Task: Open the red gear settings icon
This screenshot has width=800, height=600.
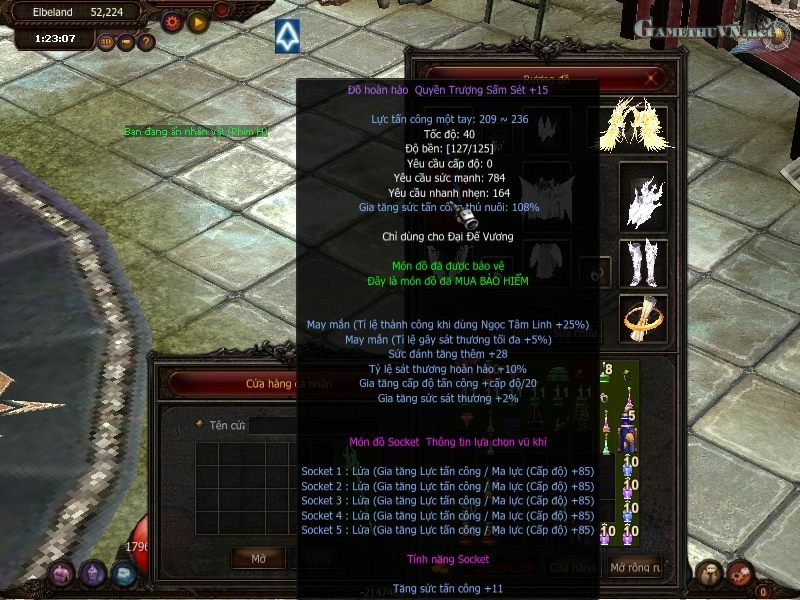Action: (171, 20)
